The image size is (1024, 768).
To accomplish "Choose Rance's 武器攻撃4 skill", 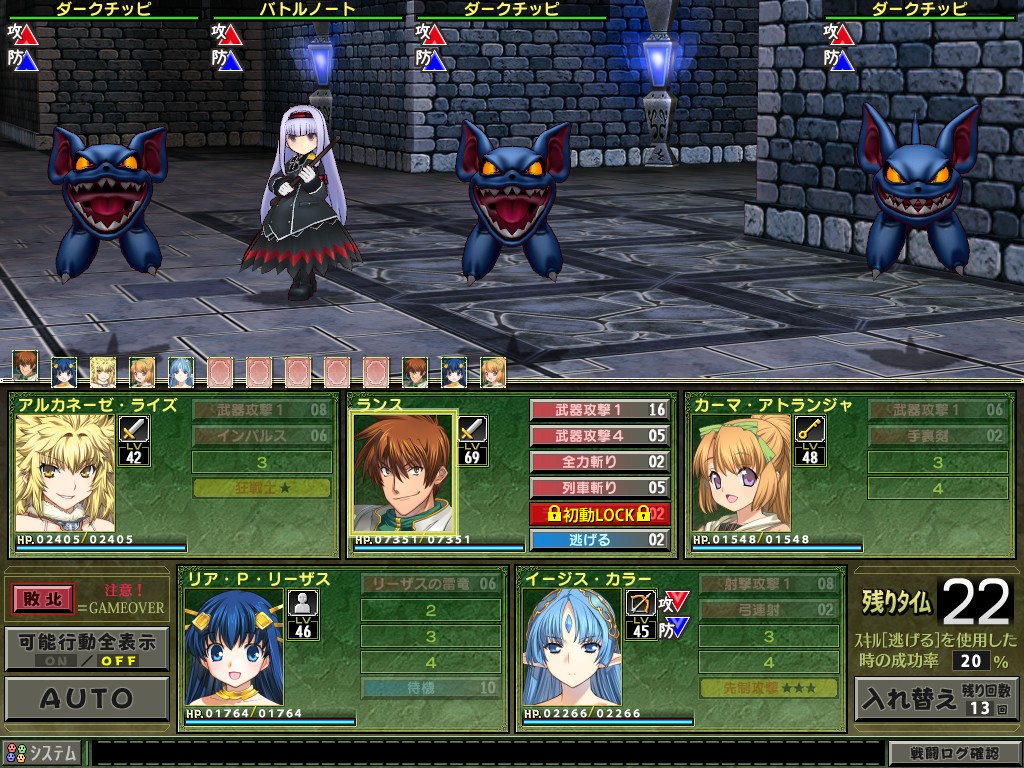I will [x=599, y=436].
